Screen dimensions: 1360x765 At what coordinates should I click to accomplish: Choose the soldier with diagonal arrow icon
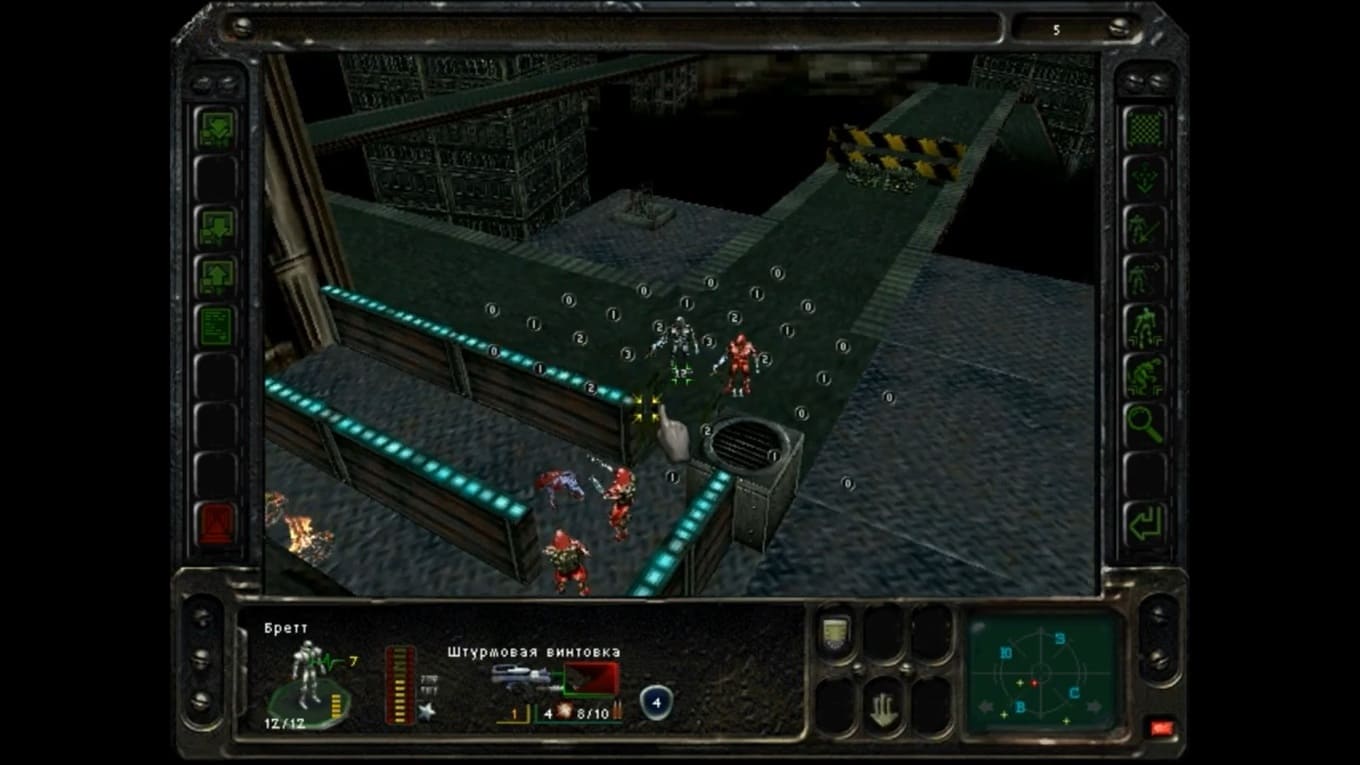1144,228
